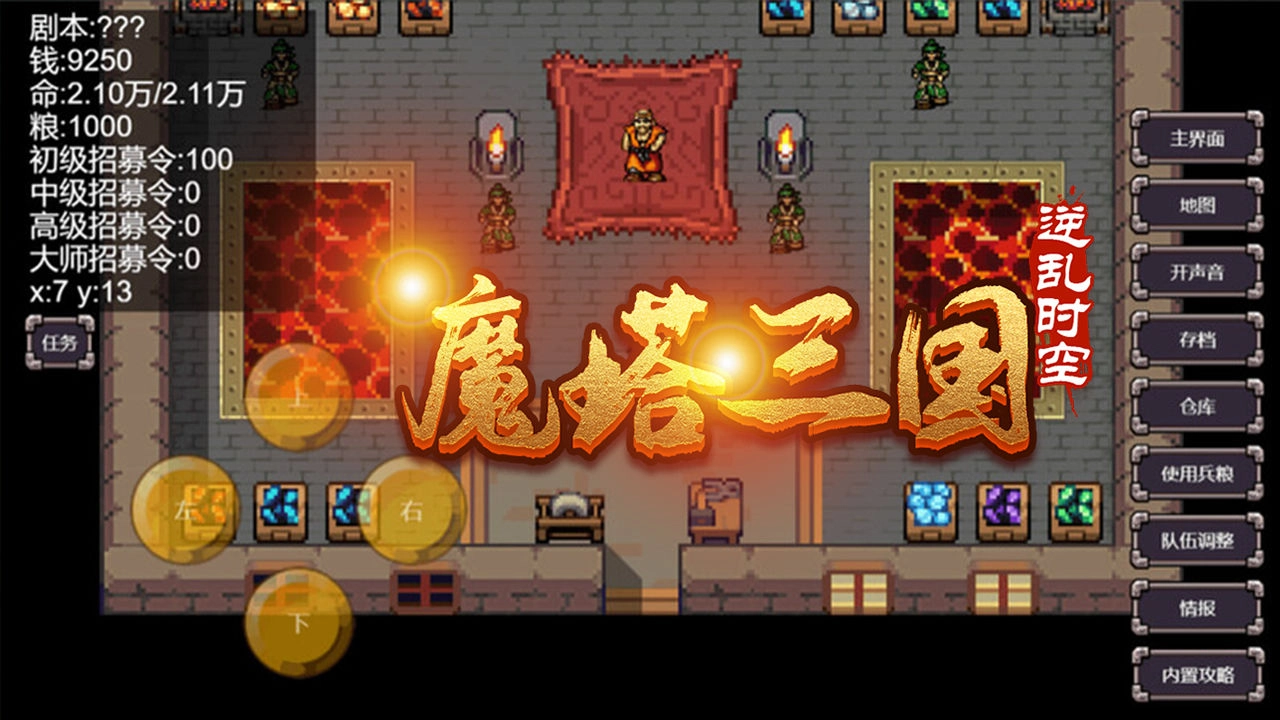Open the 内置攻略 built-in strategy guide

click(1198, 676)
